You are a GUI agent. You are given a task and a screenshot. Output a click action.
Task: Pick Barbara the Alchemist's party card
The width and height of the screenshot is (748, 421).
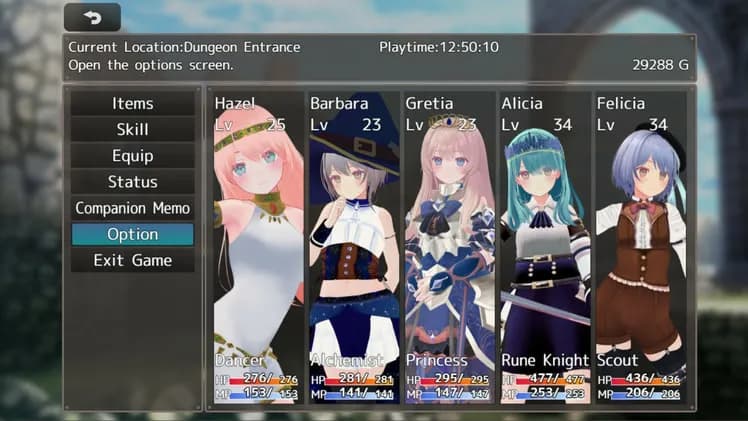click(353, 248)
